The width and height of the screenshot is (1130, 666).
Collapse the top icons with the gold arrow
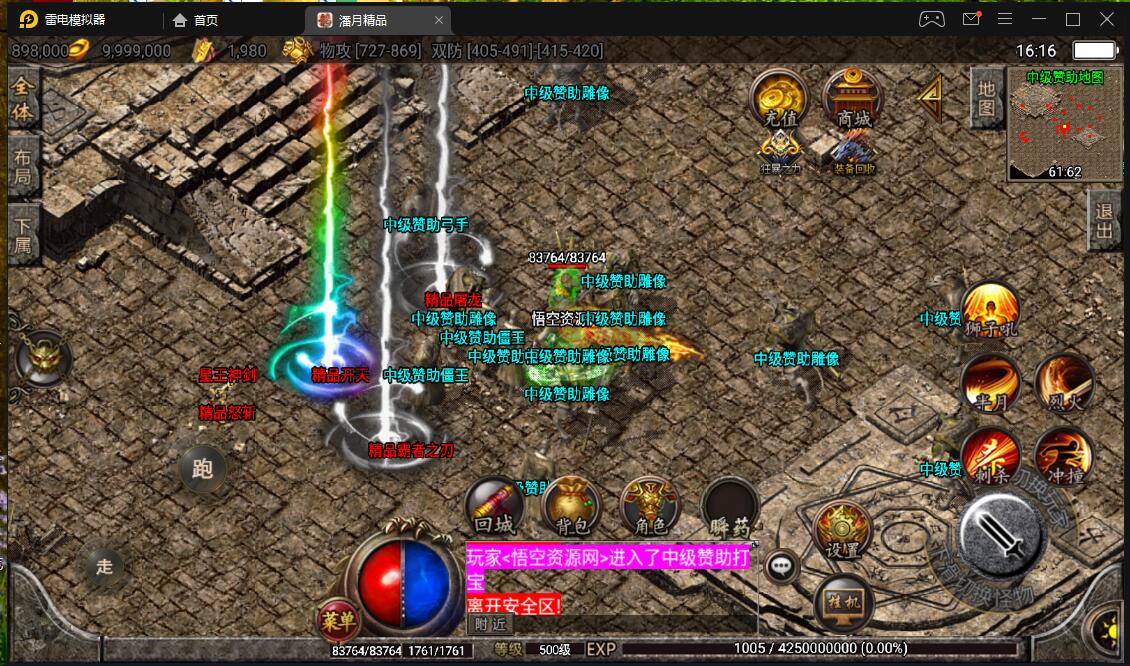click(x=931, y=97)
